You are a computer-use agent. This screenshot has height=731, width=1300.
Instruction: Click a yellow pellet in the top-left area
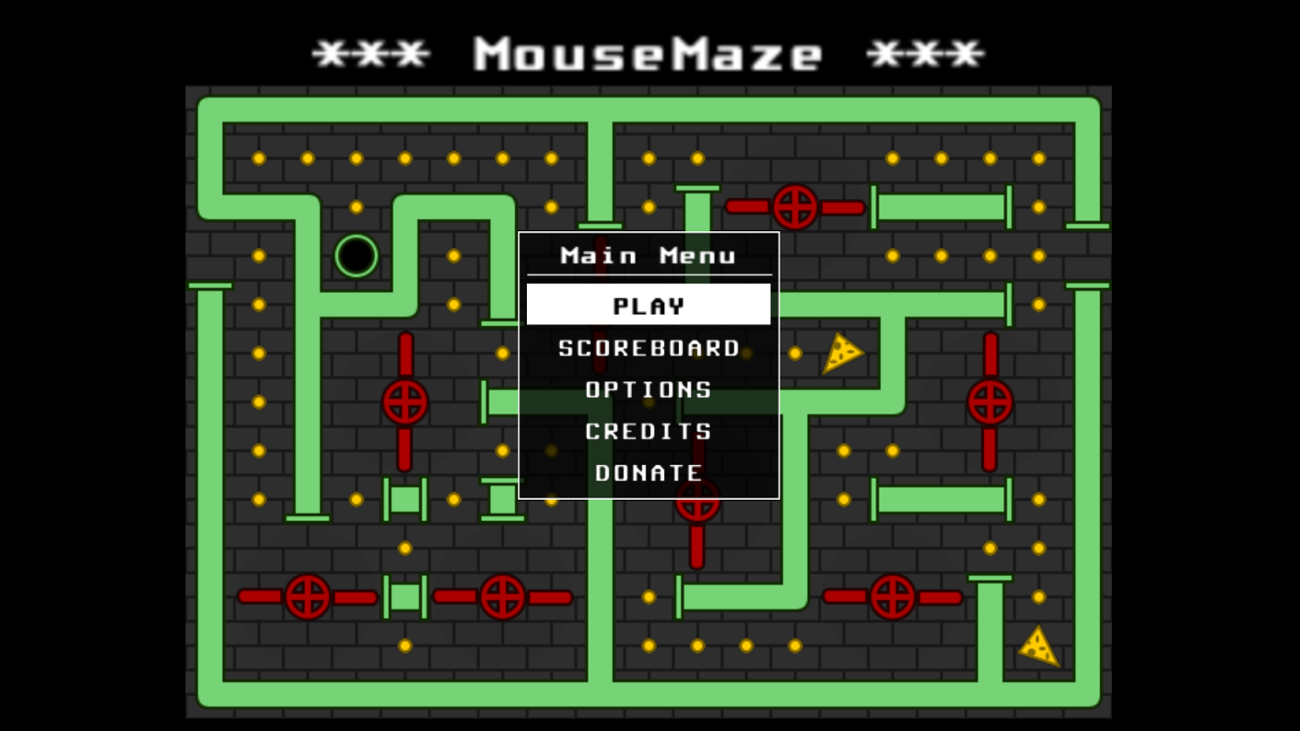coord(258,157)
